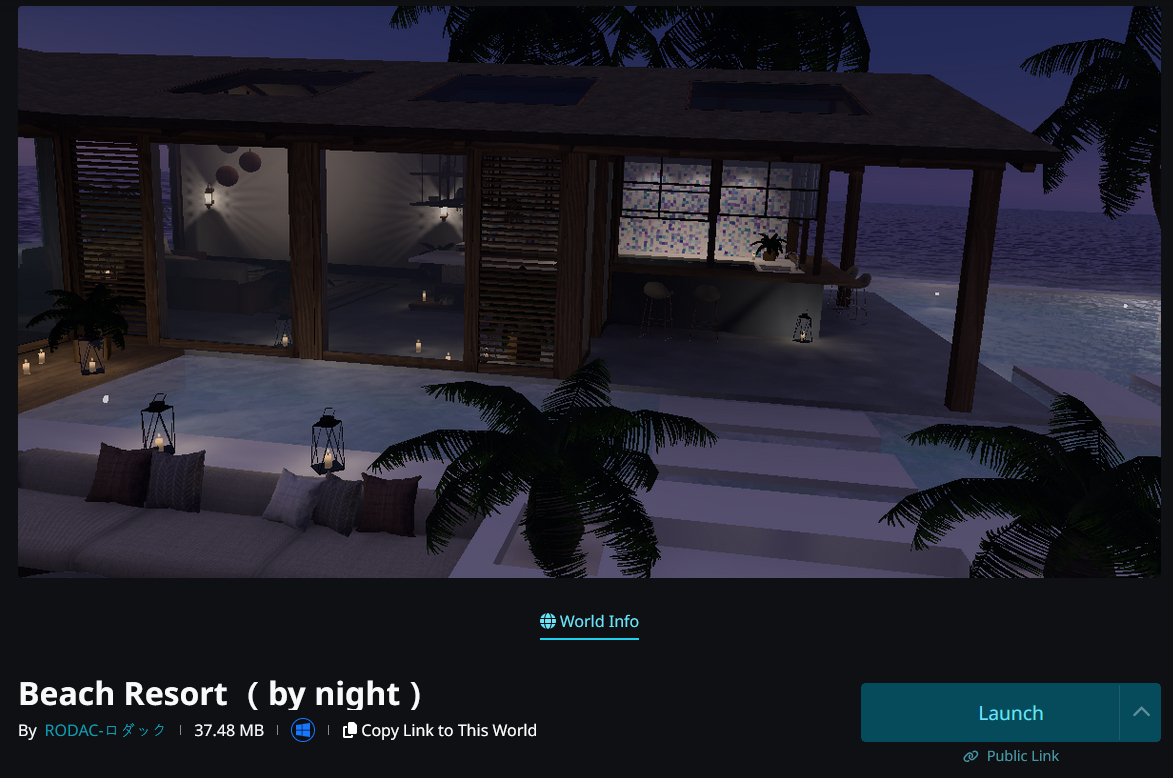Open author RODAC's profile link
This screenshot has height=778, width=1173.
tap(105, 730)
